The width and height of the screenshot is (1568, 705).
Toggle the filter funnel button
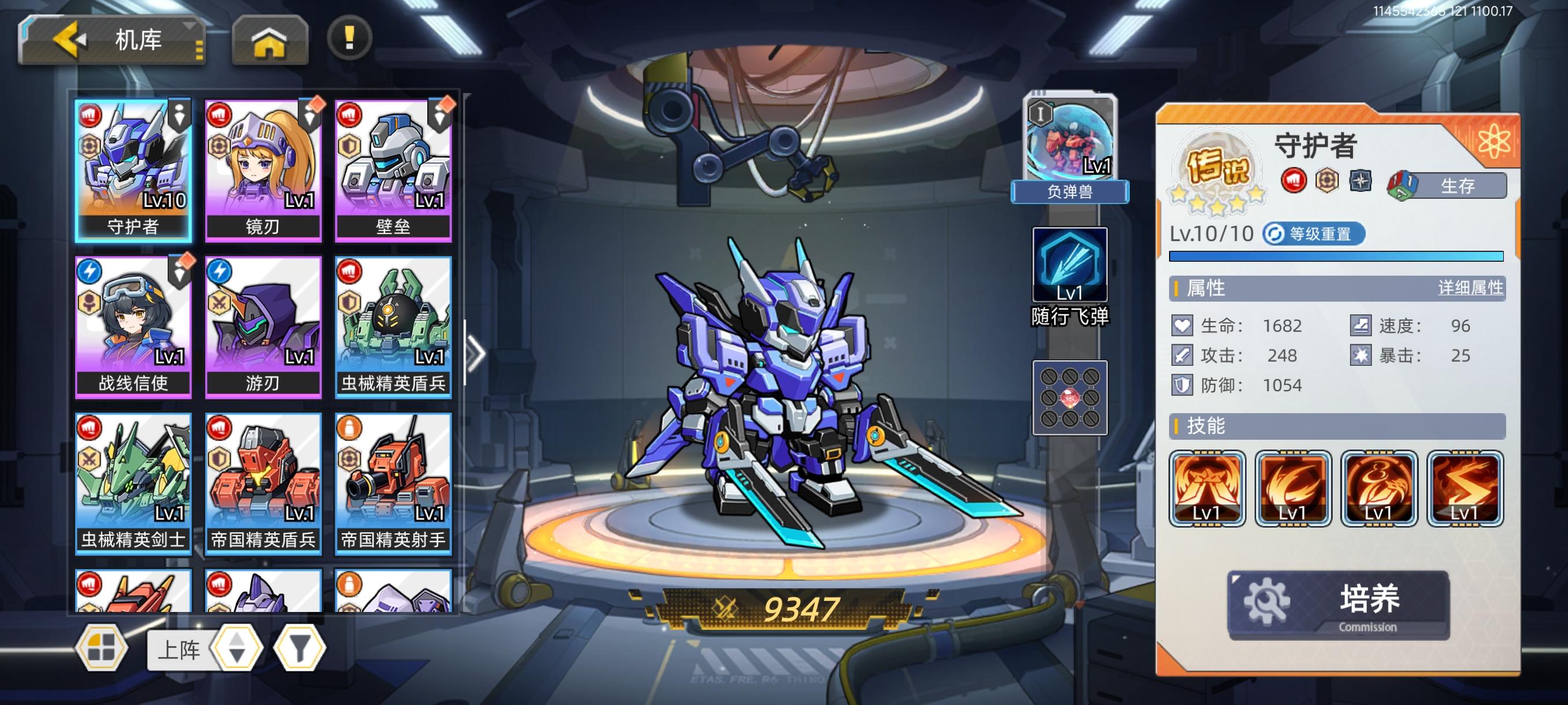coord(298,650)
